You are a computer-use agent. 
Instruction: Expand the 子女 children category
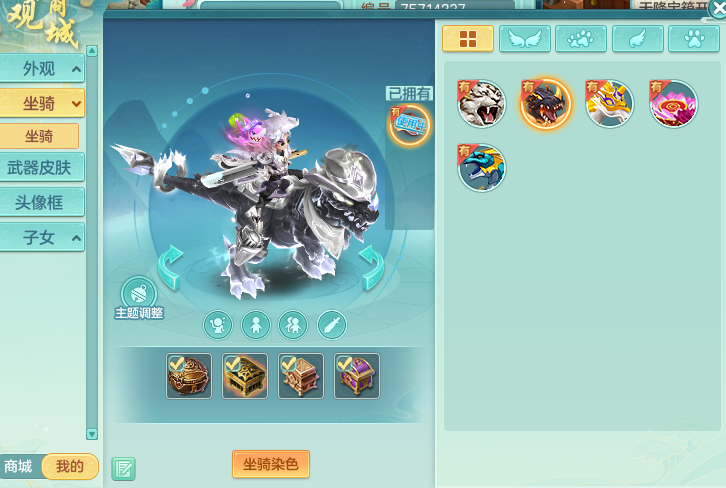click(x=42, y=237)
